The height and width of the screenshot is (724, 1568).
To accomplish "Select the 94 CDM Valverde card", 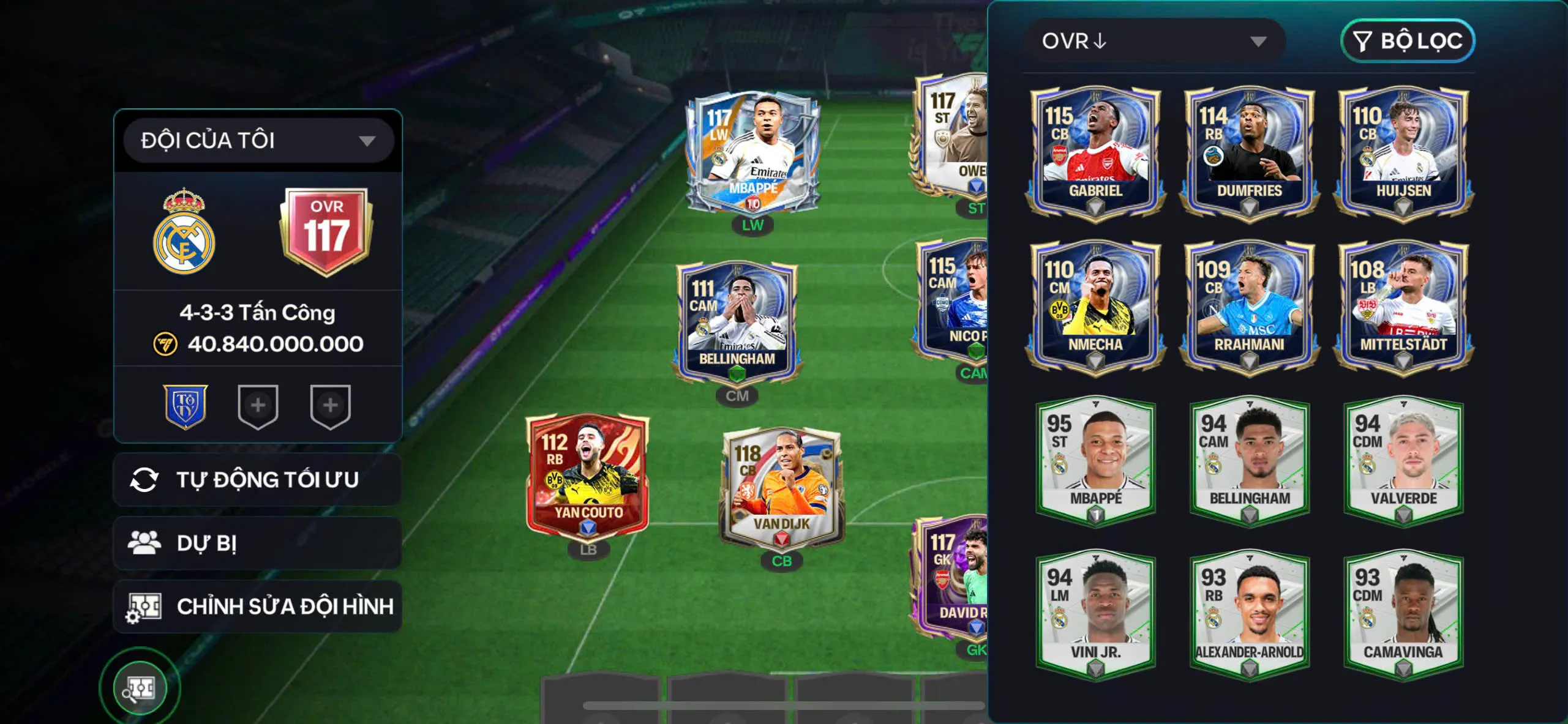I will [1403, 459].
